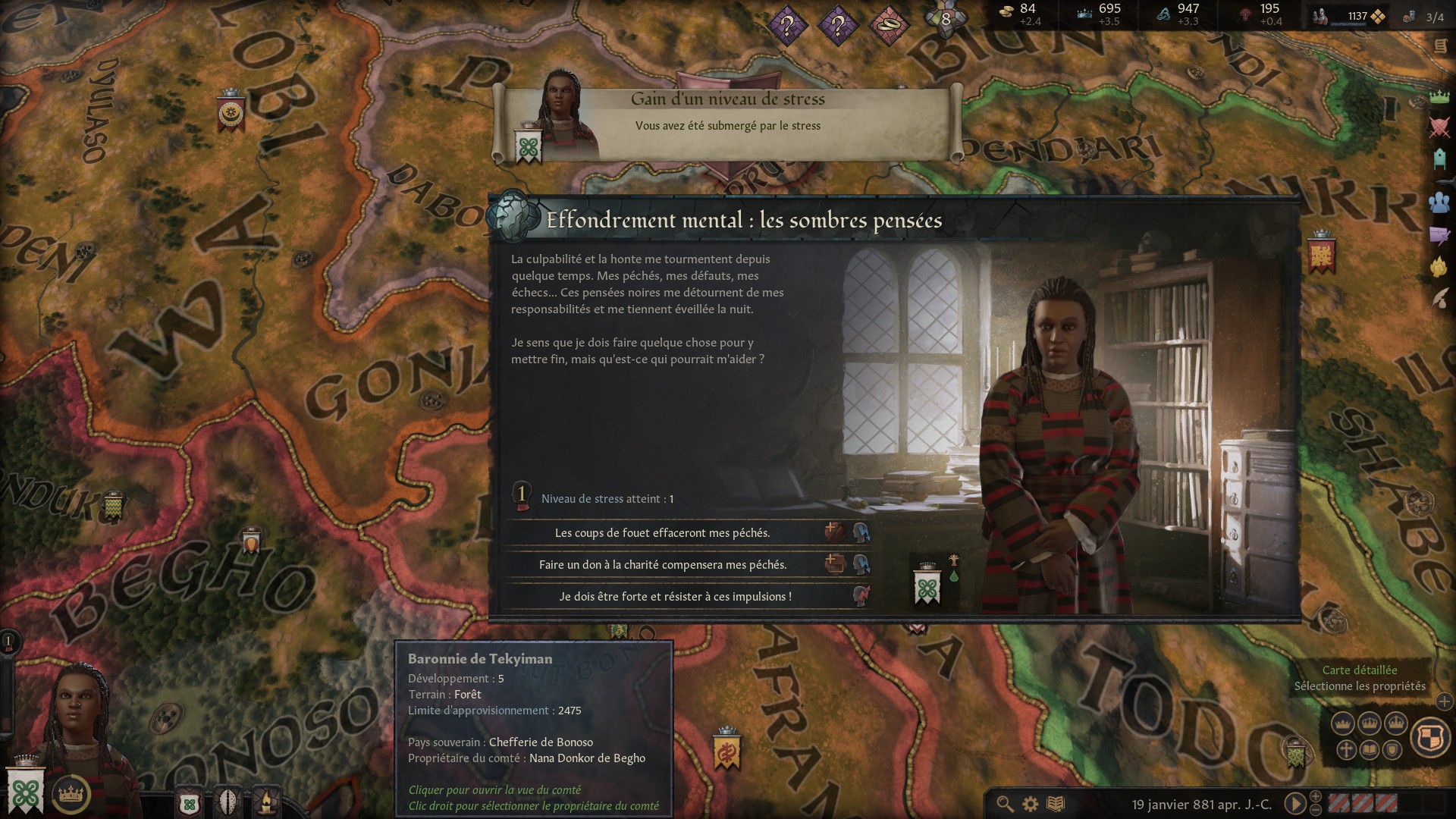Increase game speed with plus button
This screenshot has height=819, width=1456.
click(x=1316, y=796)
